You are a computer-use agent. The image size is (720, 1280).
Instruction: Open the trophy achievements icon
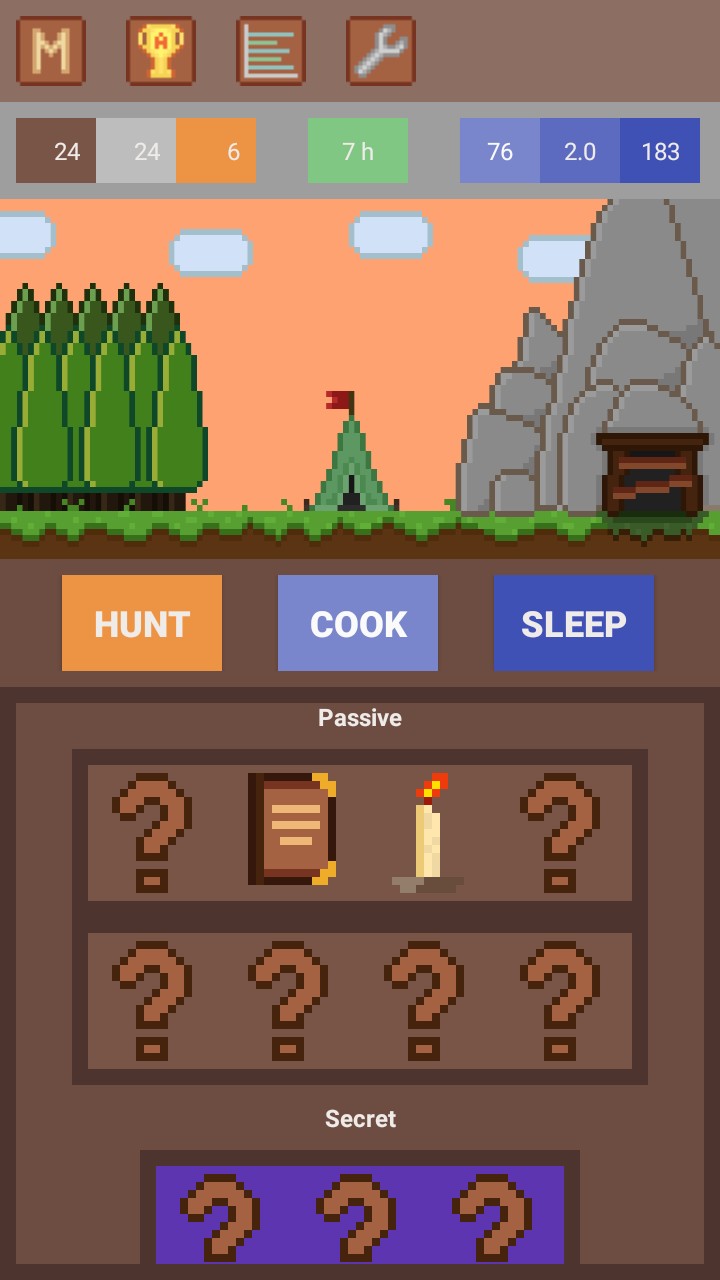[161, 51]
